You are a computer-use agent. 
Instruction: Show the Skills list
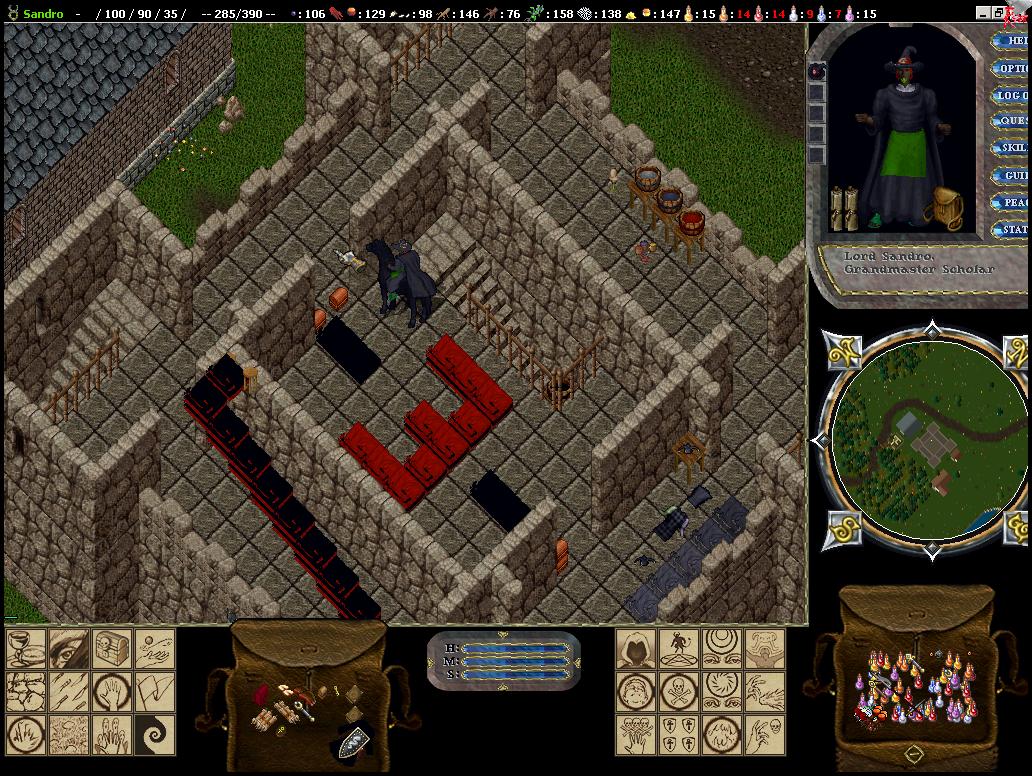coord(1012,149)
